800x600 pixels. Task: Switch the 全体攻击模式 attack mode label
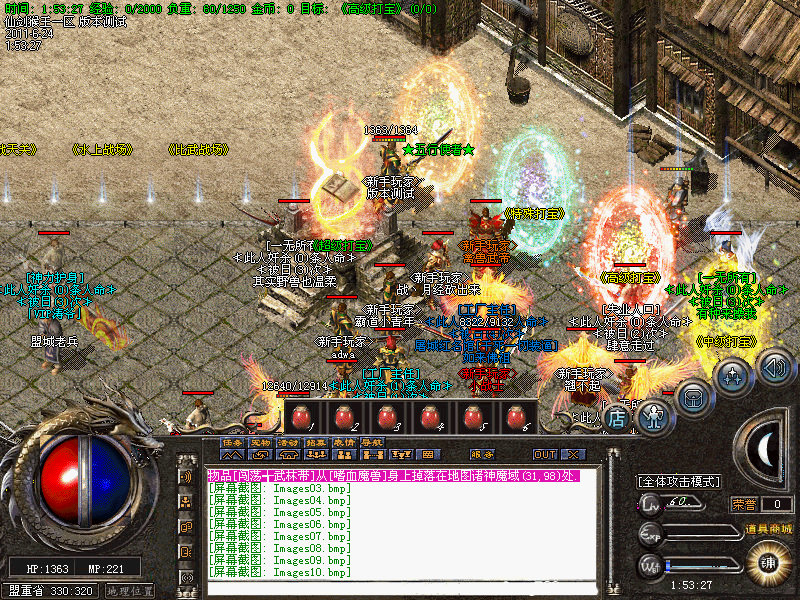[679, 481]
